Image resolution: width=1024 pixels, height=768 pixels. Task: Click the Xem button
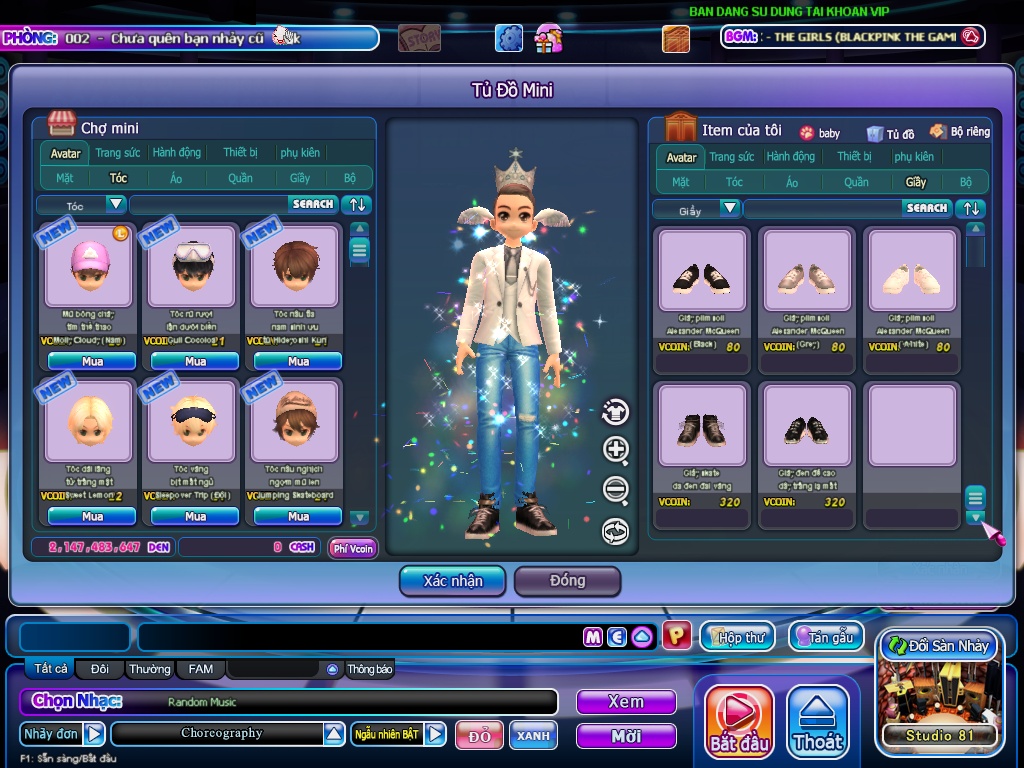tap(626, 702)
